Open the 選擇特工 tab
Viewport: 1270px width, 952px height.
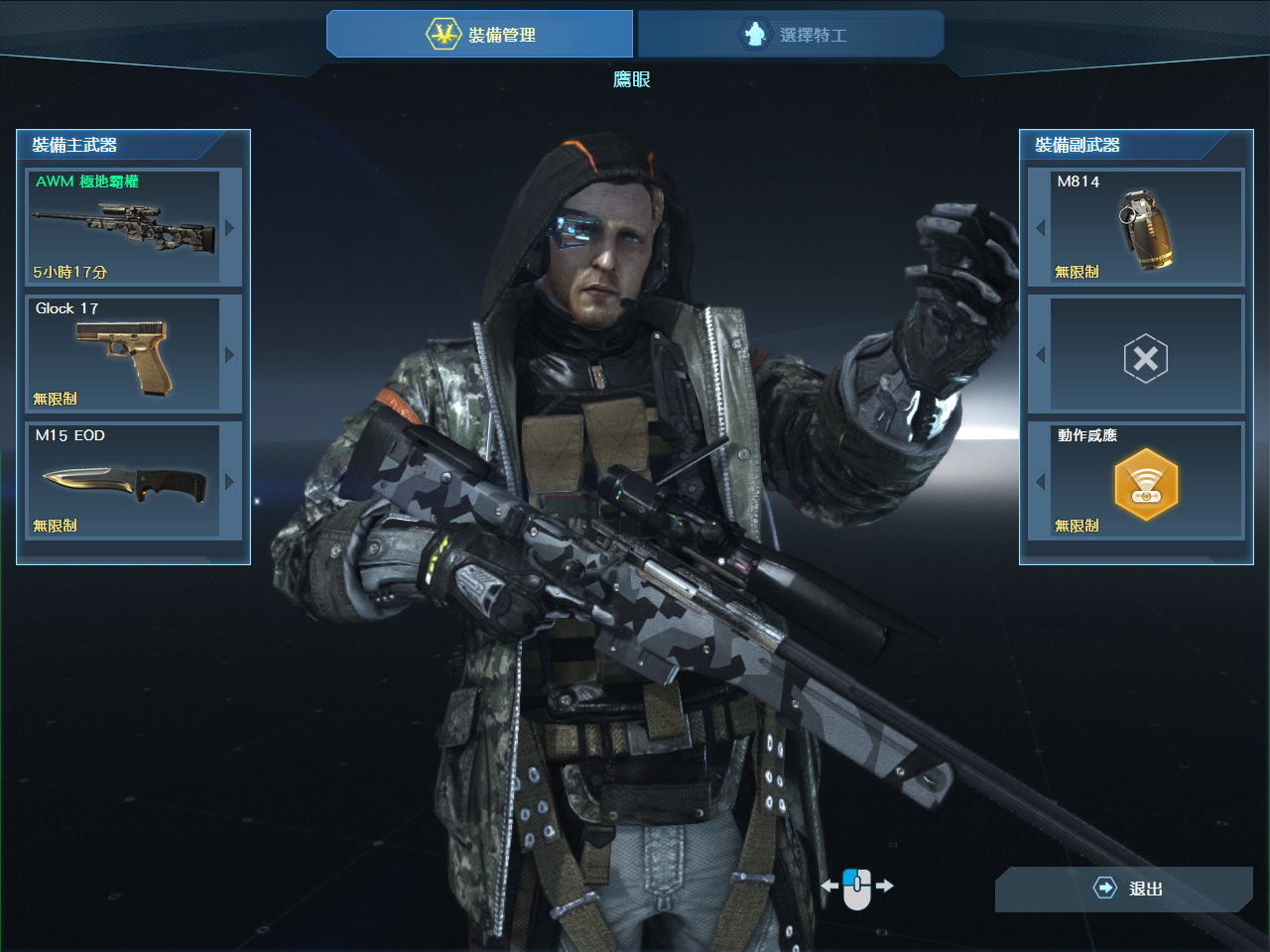[791, 35]
